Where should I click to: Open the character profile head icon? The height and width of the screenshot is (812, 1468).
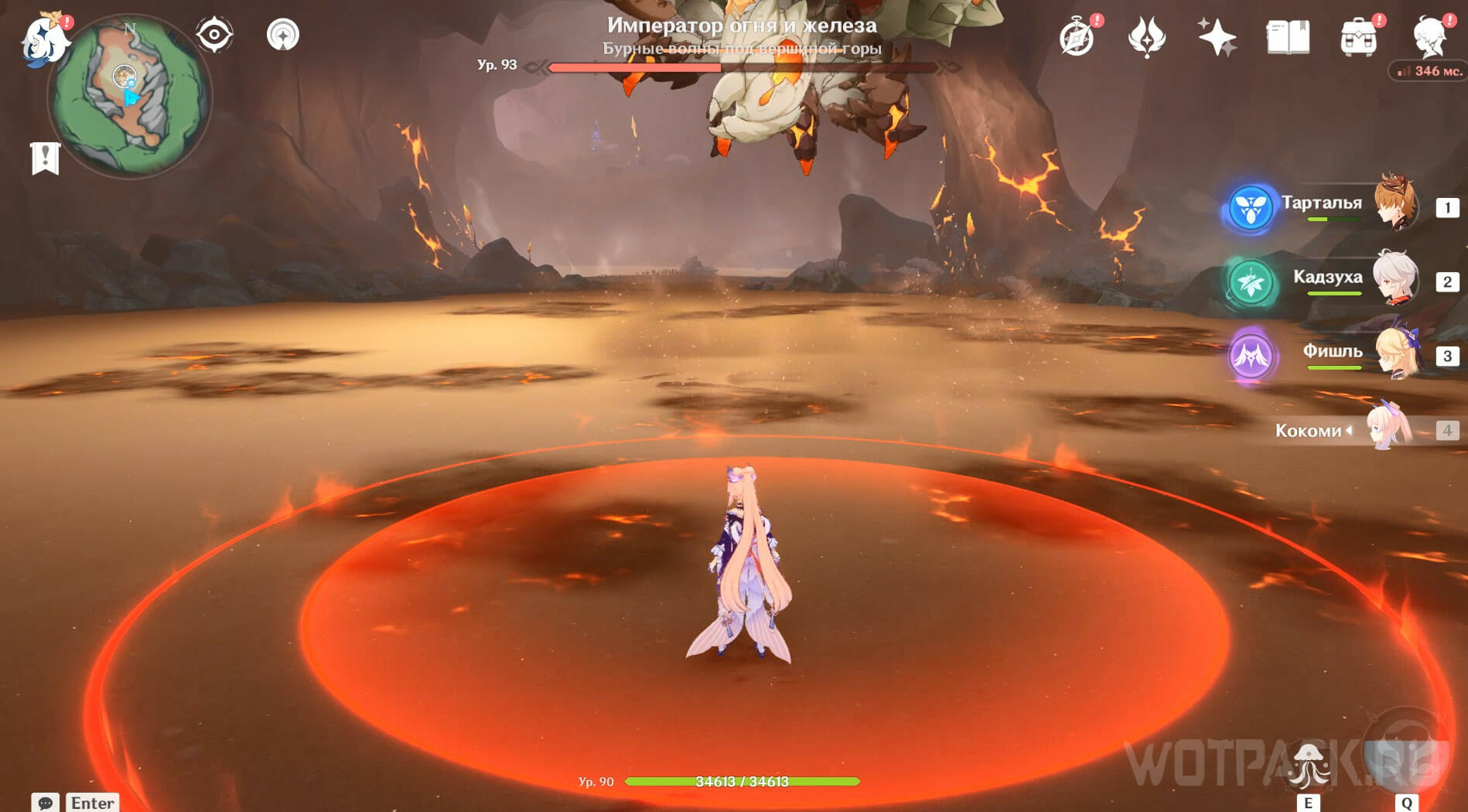coord(1429,37)
